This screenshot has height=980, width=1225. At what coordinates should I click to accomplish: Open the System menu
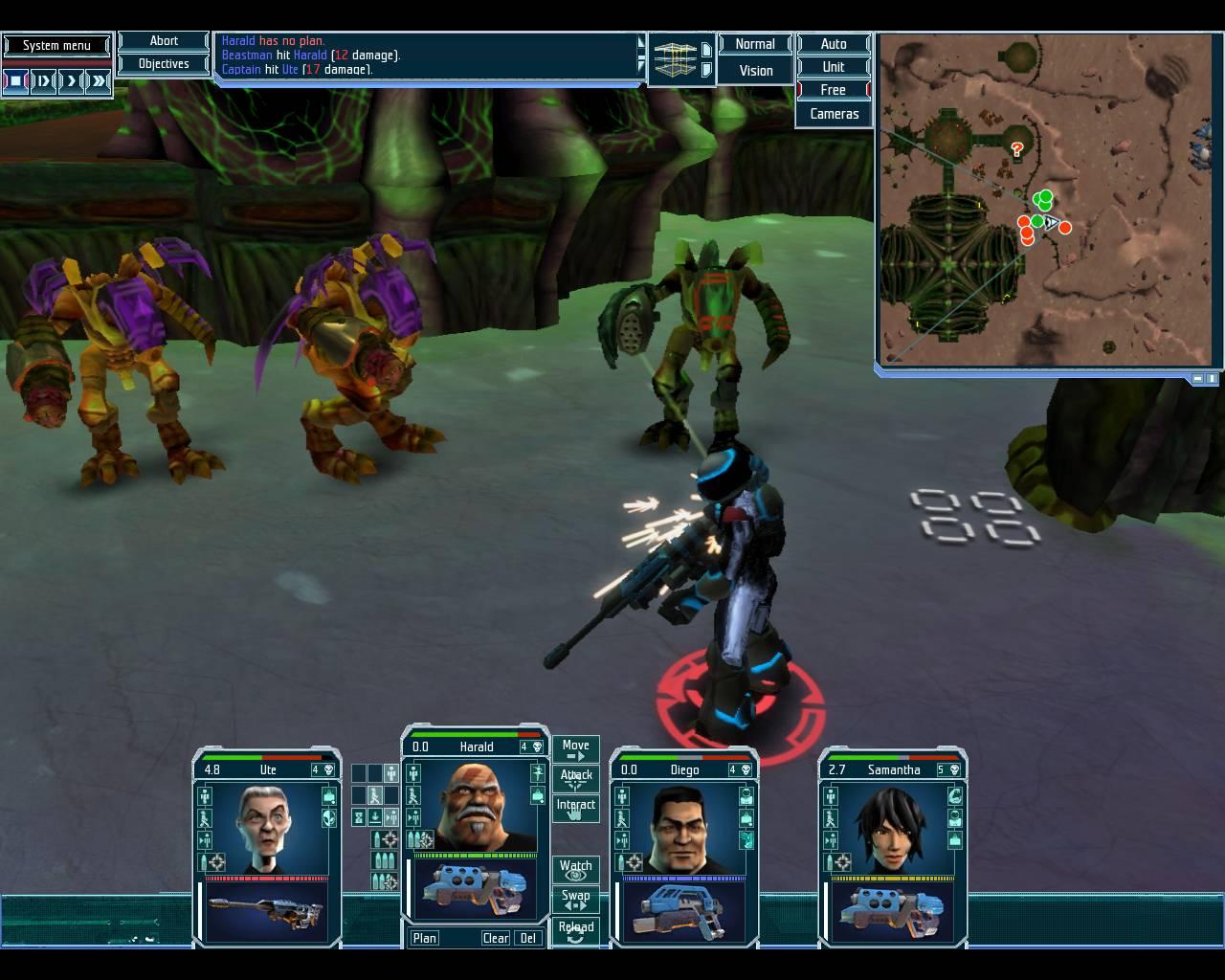coord(56,45)
